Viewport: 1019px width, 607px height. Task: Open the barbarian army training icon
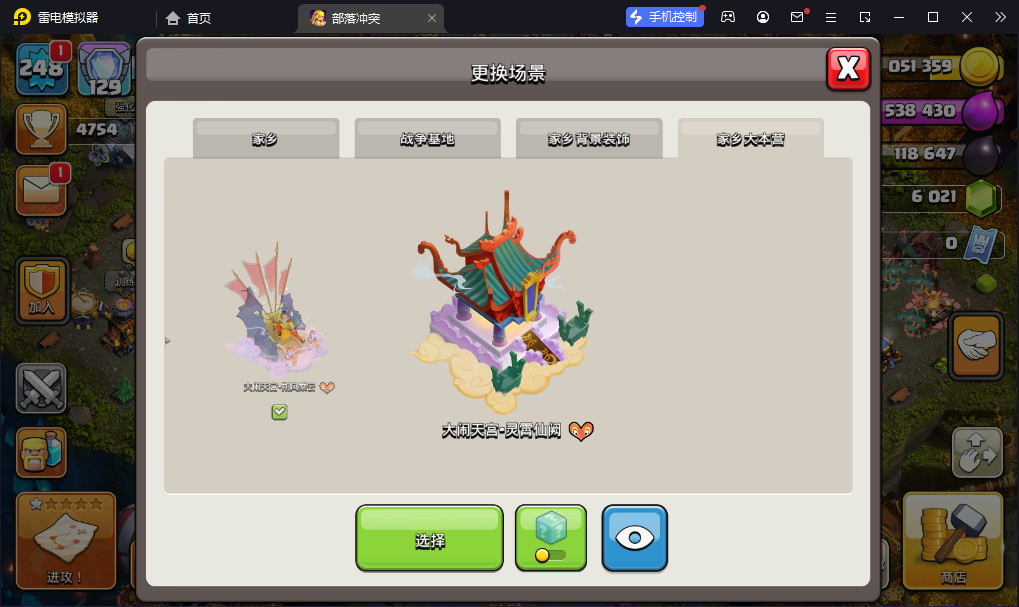pos(41,453)
